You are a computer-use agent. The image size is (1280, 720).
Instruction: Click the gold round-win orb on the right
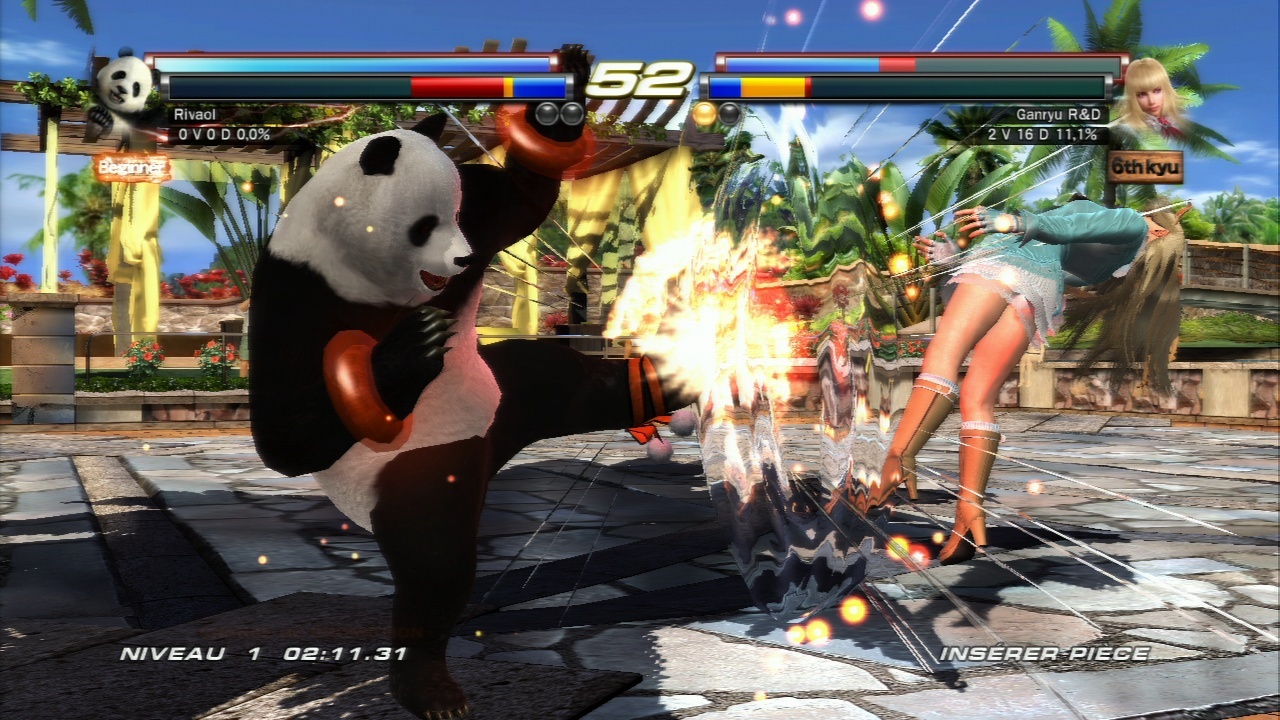tap(706, 115)
